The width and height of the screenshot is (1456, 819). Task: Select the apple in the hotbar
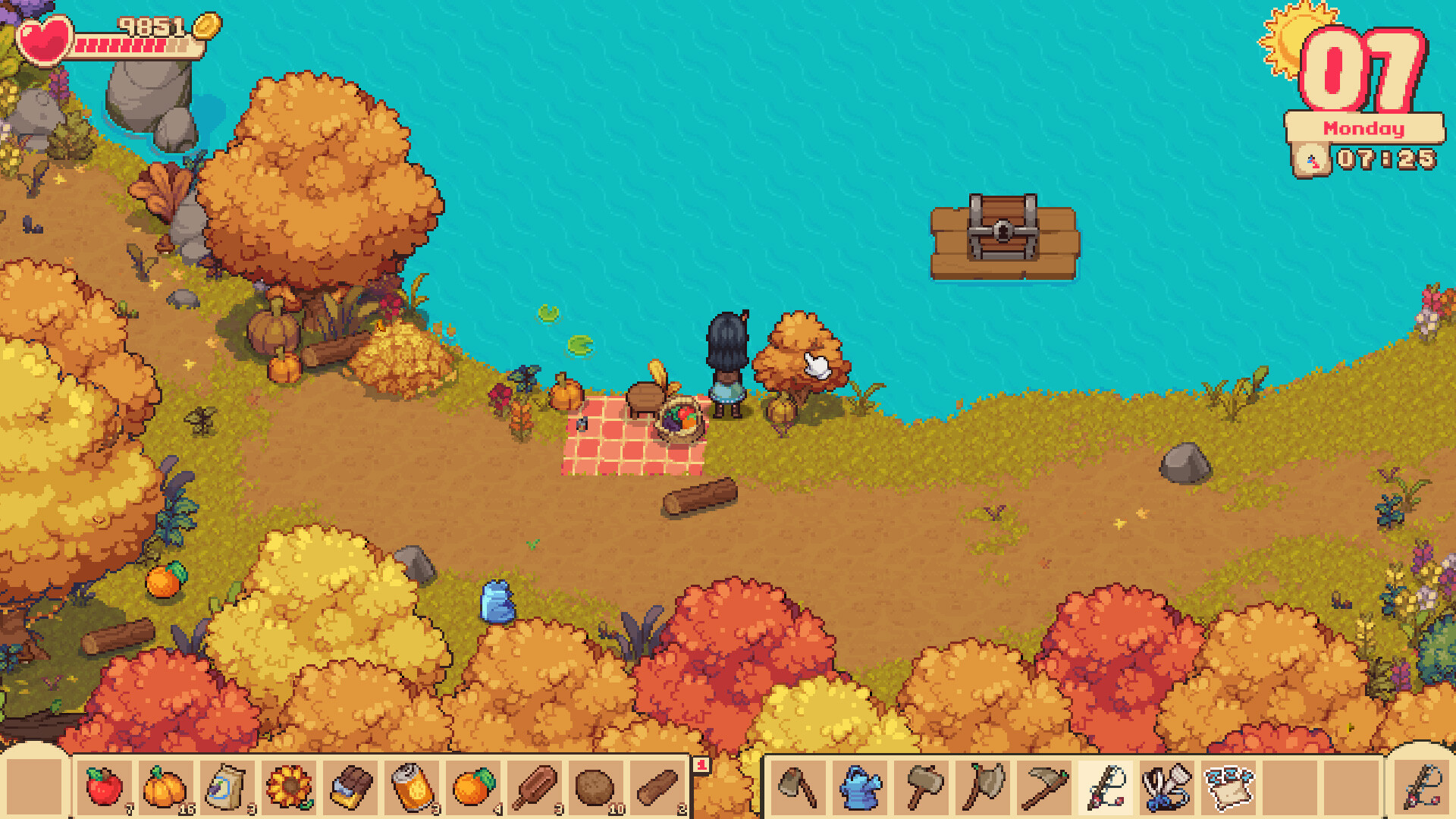pyautogui.click(x=102, y=789)
